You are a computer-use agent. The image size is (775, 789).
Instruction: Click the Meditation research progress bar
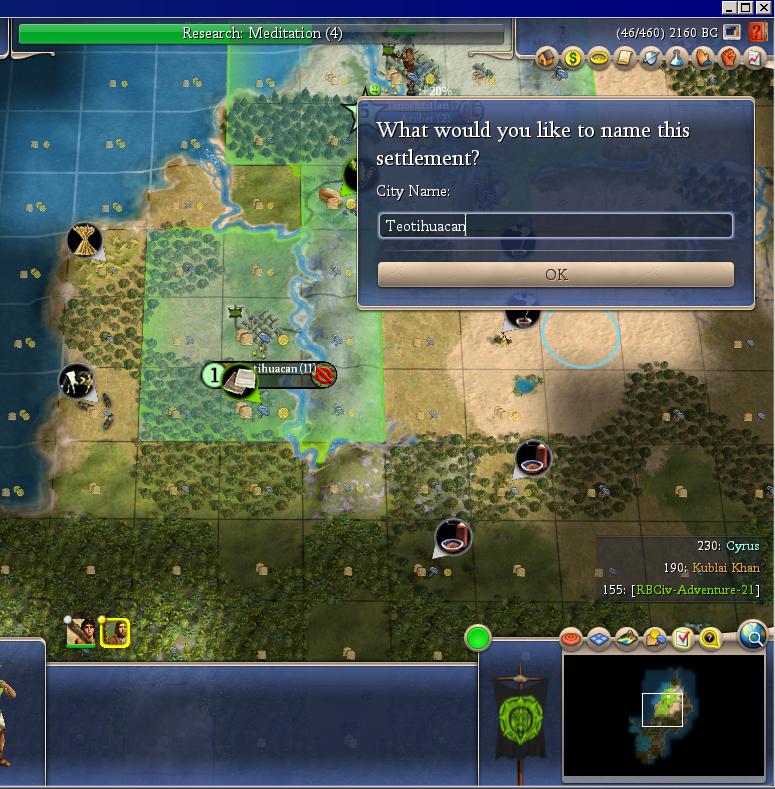(262, 34)
